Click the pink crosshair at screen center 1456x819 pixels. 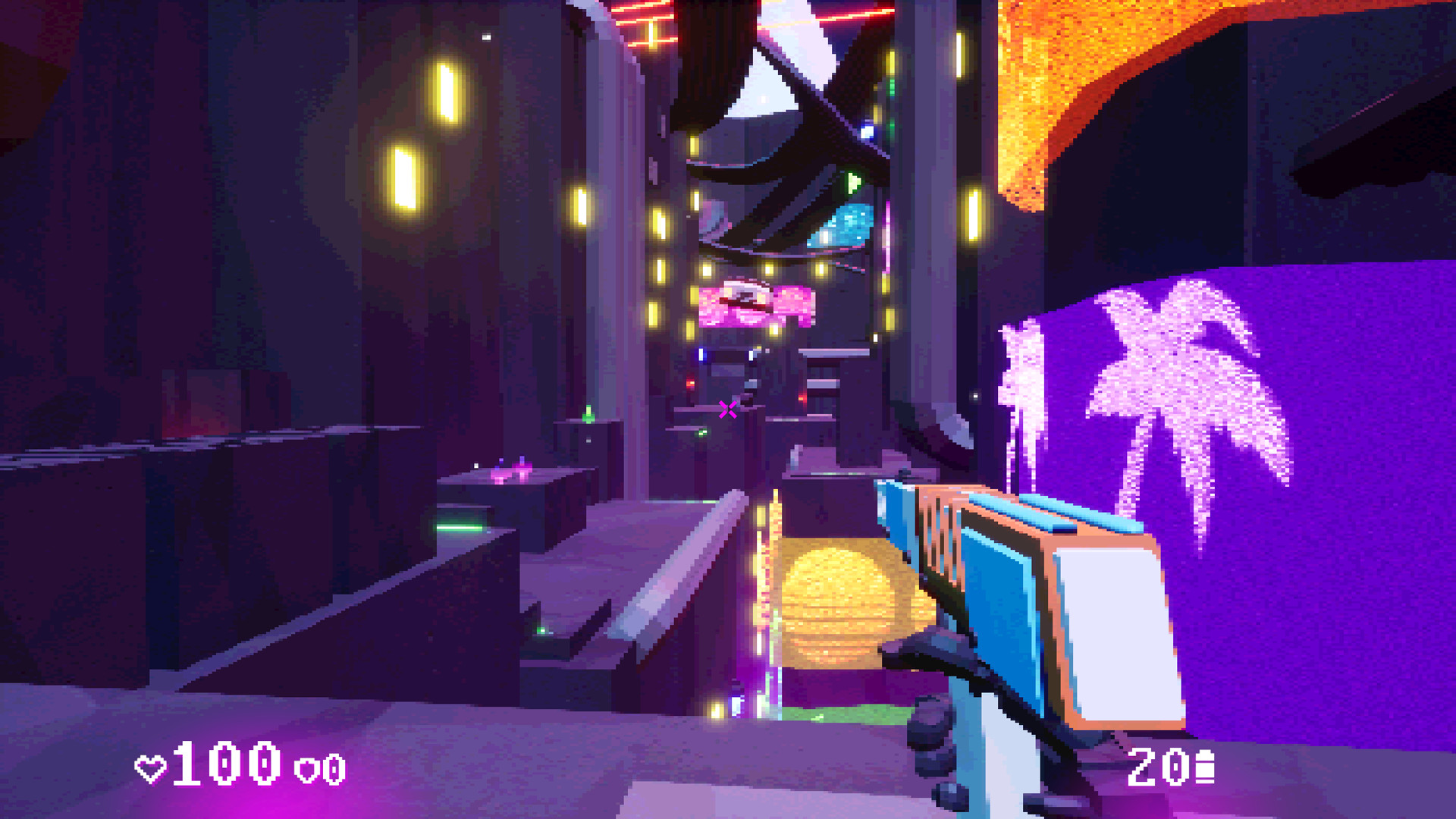click(728, 409)
